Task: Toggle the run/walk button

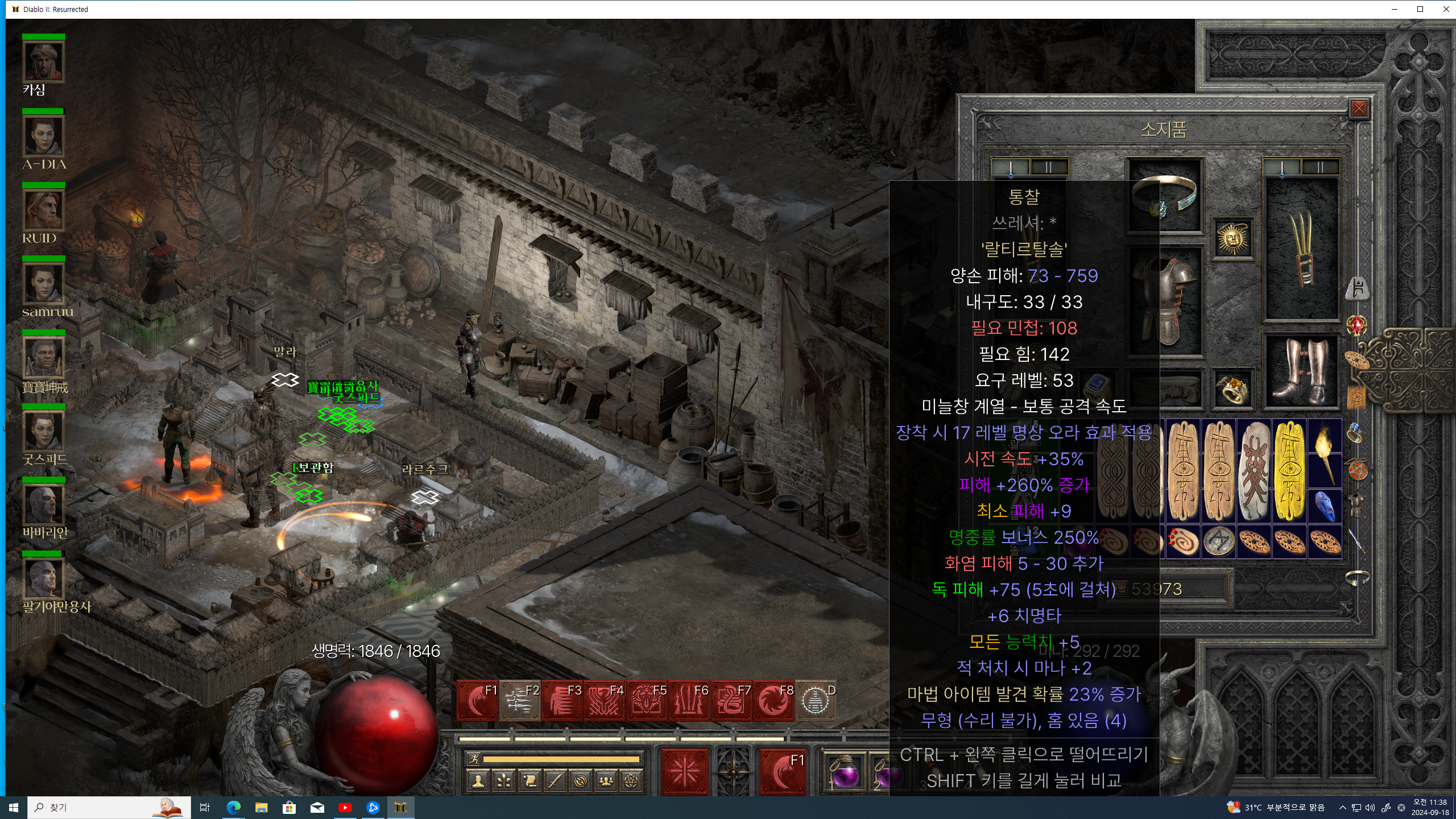Action: [x=474, y=759]
